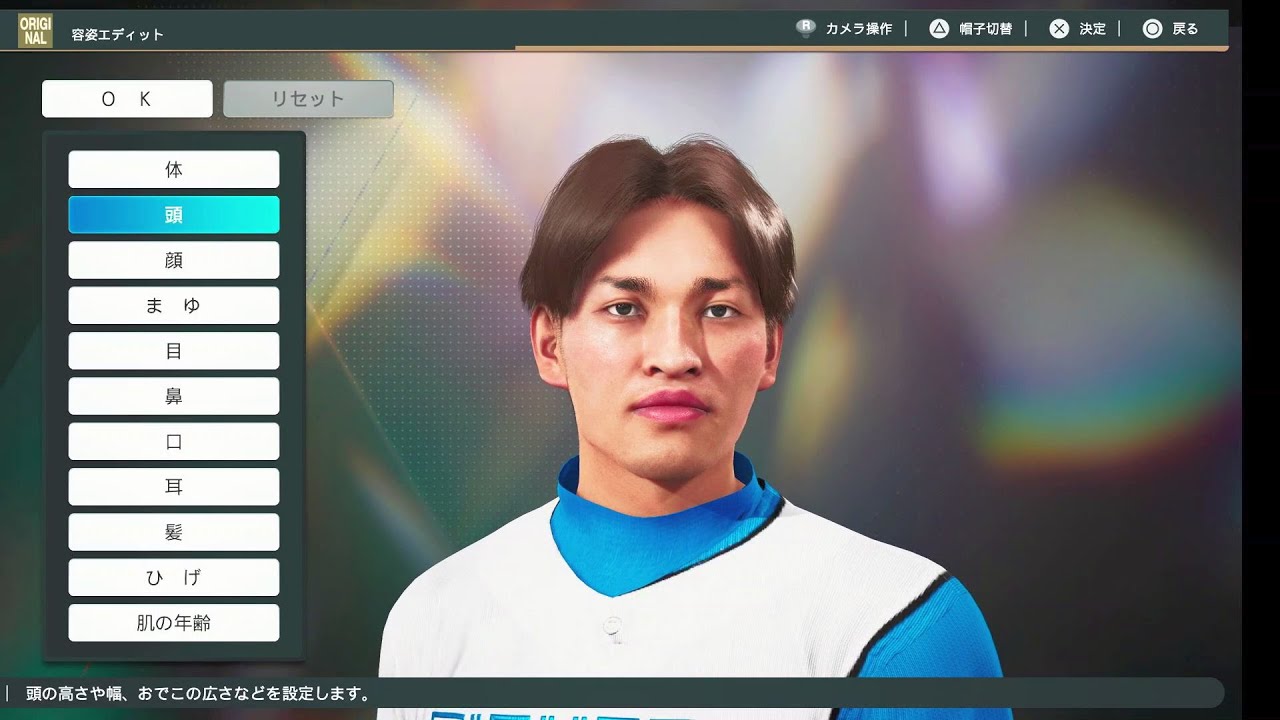Open the 肌の年齢 skin age settings
The image size is (1280, 720).
coord(174,623)
